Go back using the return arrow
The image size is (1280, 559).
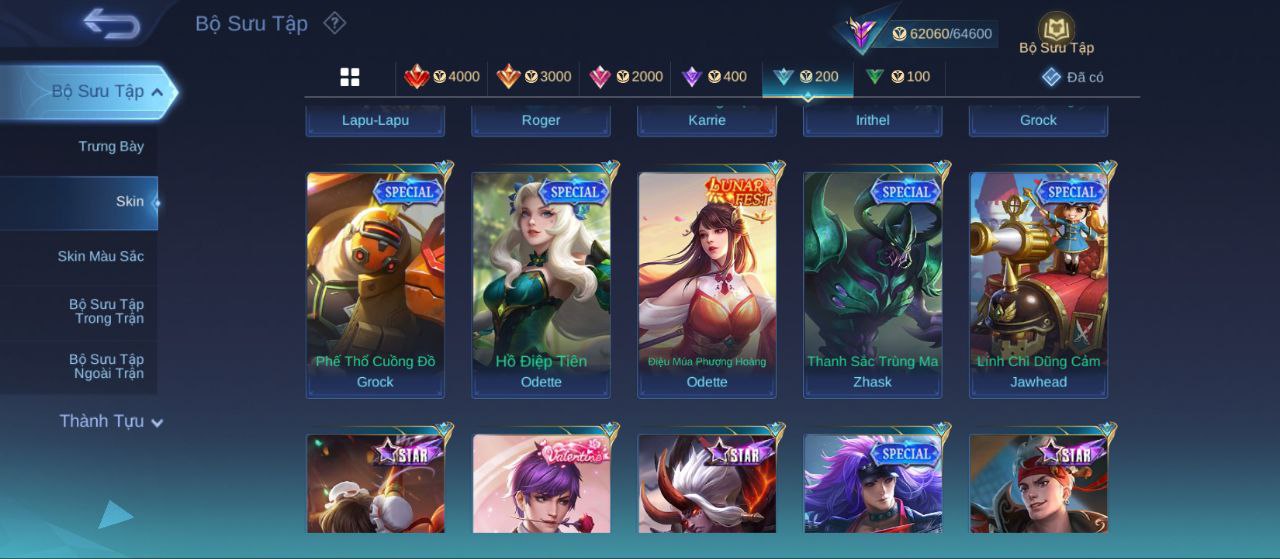click(x=111, y=23)
